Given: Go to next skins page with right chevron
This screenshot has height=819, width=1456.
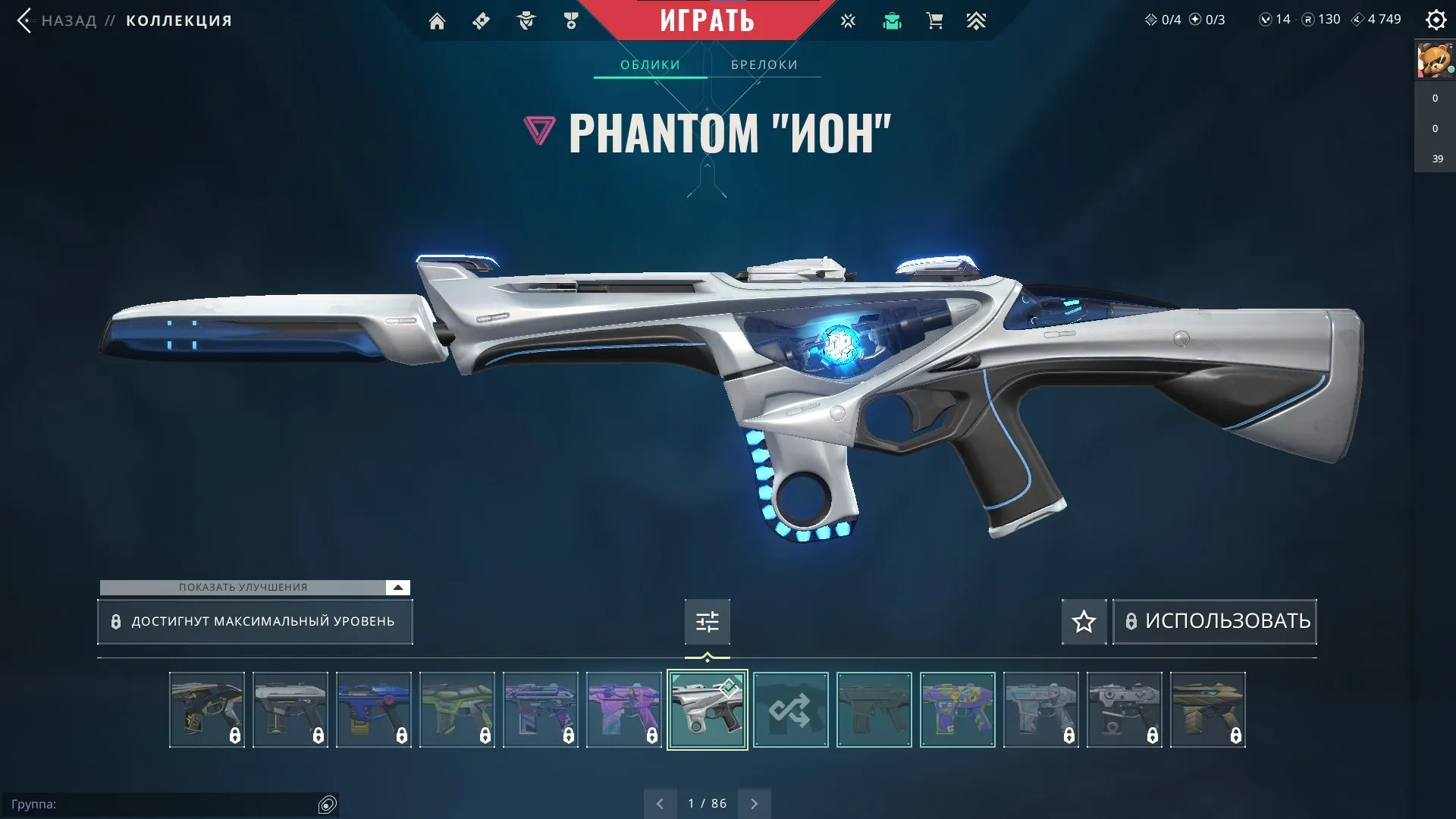Looking at the screenshot, I should tap(754, 802).
